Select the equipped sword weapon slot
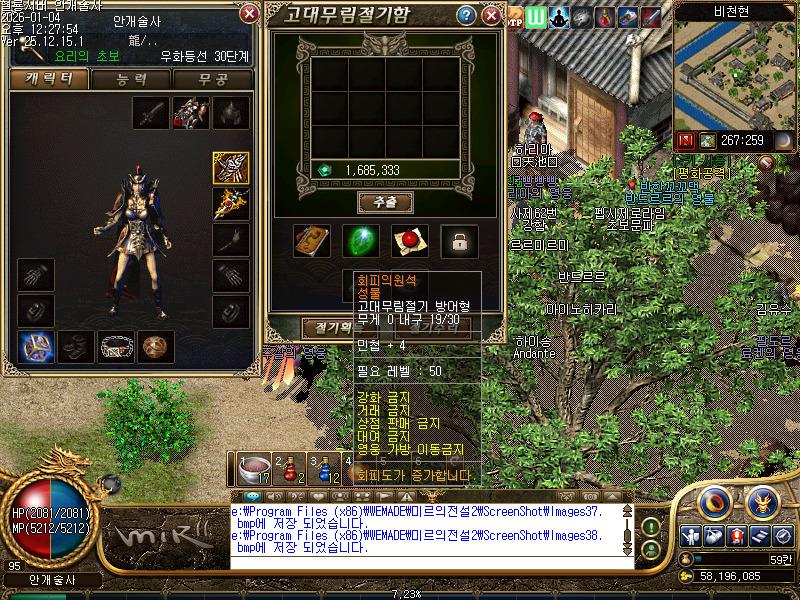The image size is (800, 600). click(152, 113)
